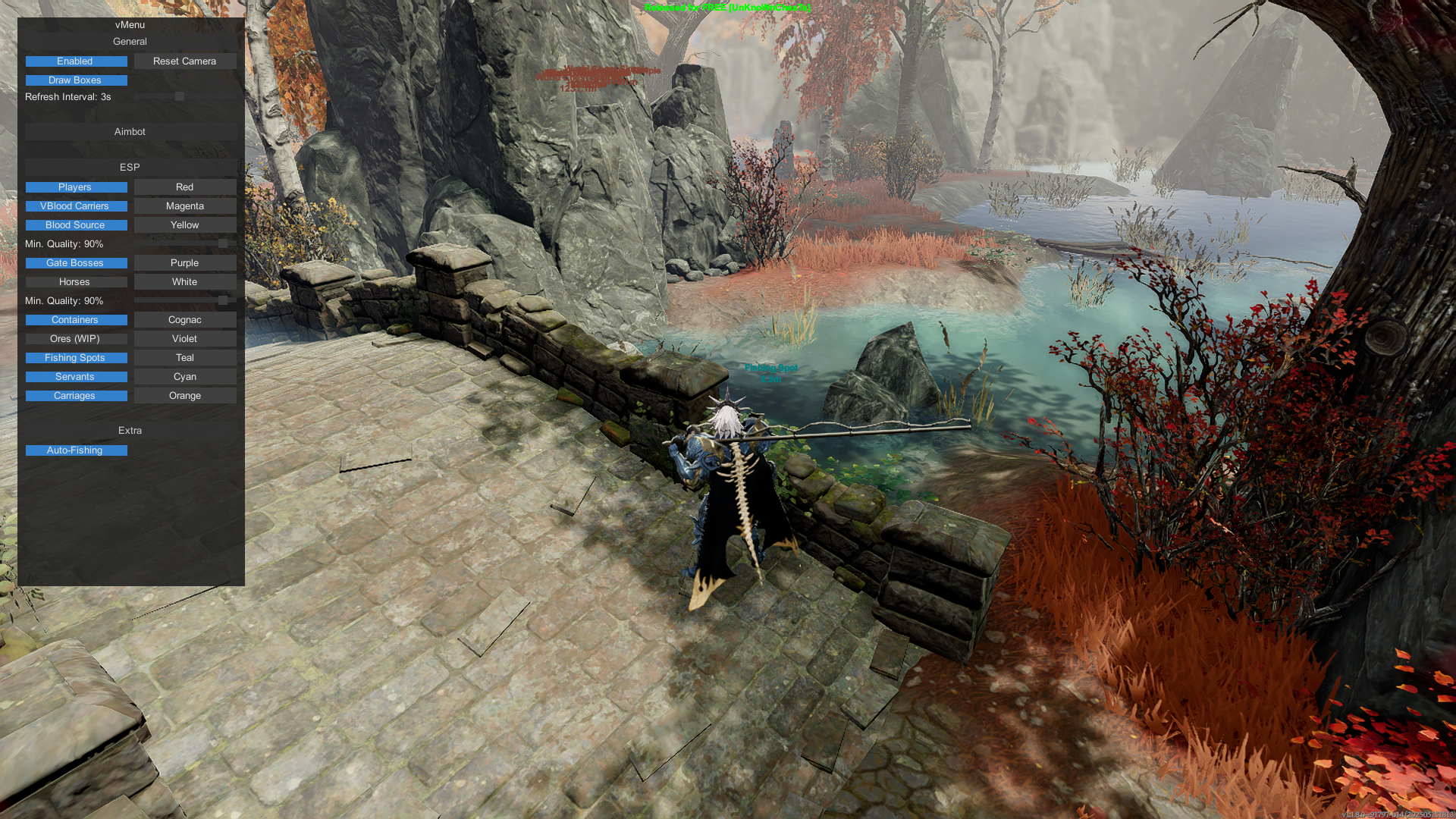
Task: Change the Magenta color button
Action: pos(185,206)
